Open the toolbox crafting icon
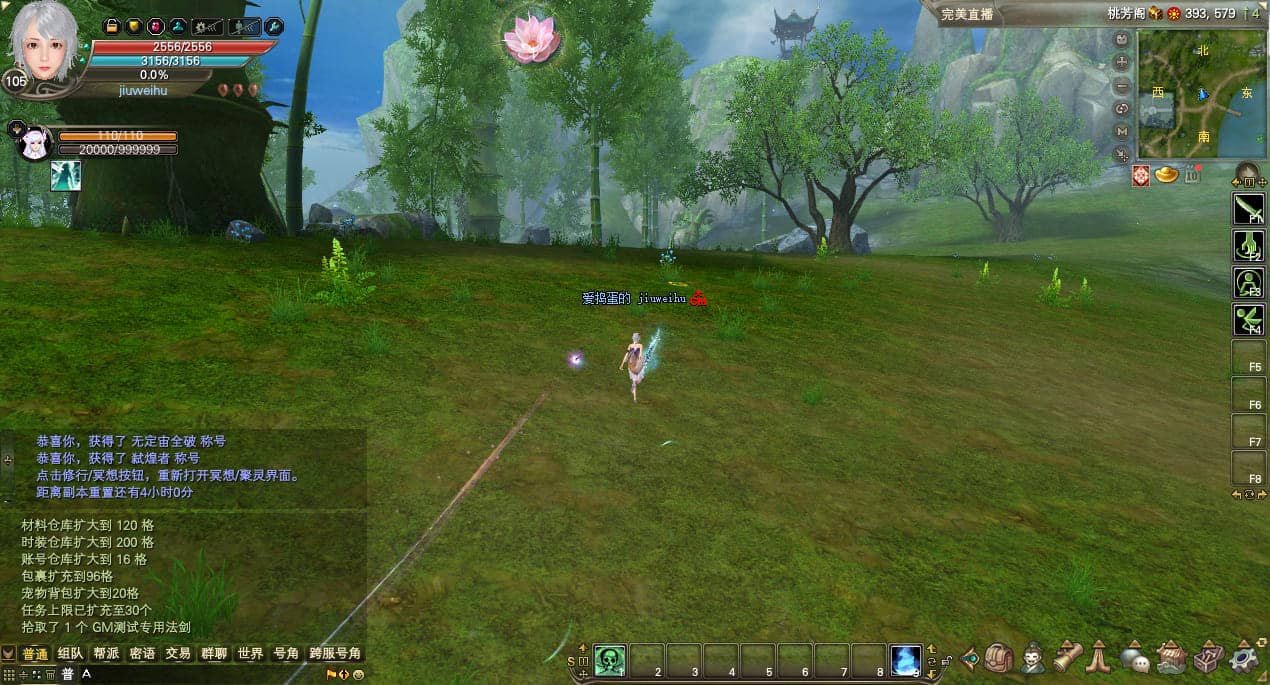 pos(1208,657)
